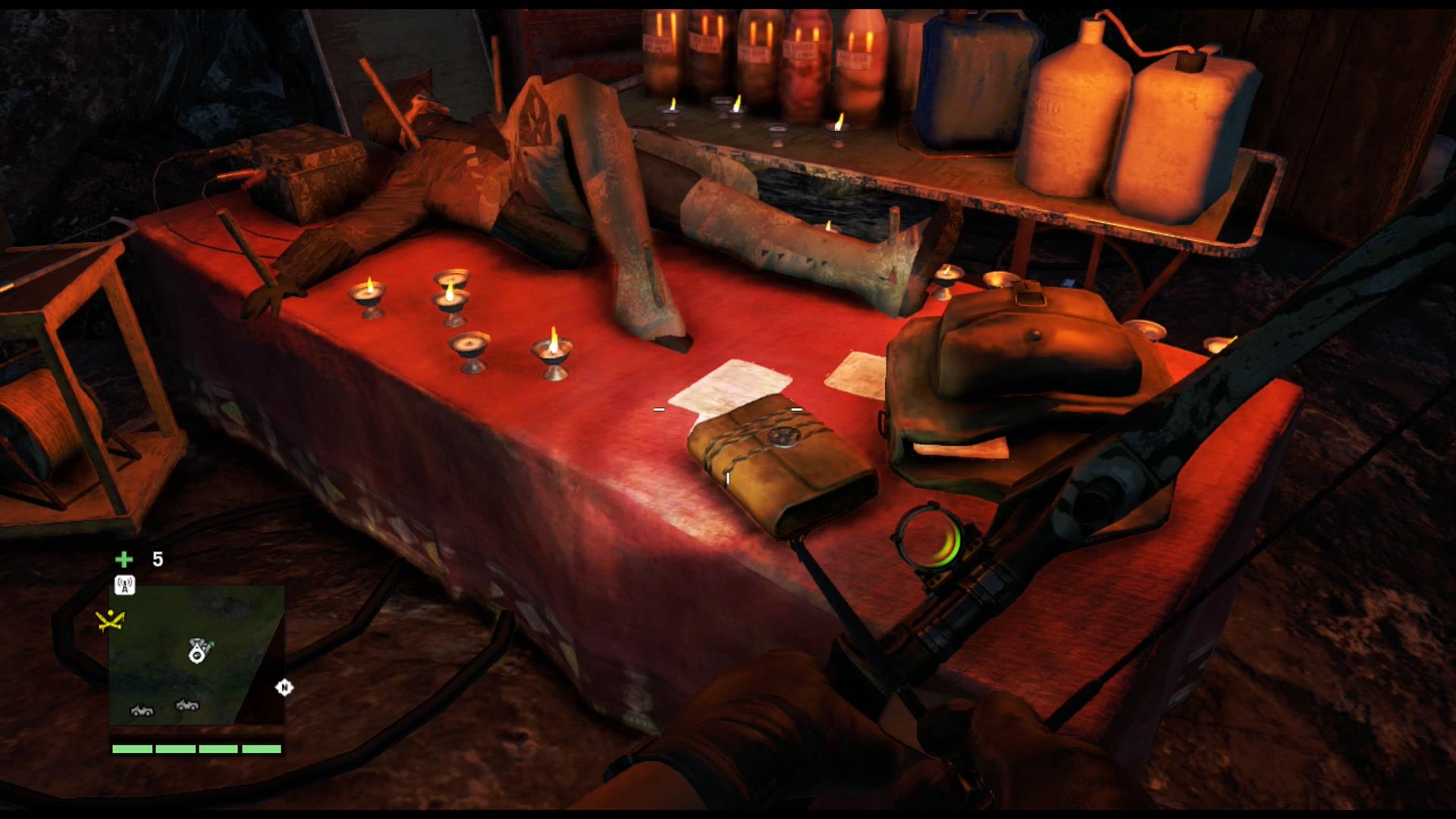Image resolution: width=1456 pixels, height=819 pixels.
Task: Click the green mission waypoint on the minimap
Action: click(x=212, y=644)
